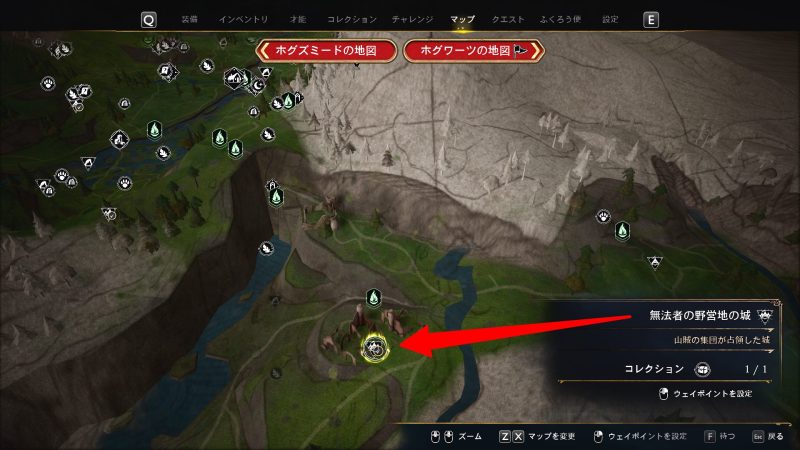Select the マップ tab

462,19
